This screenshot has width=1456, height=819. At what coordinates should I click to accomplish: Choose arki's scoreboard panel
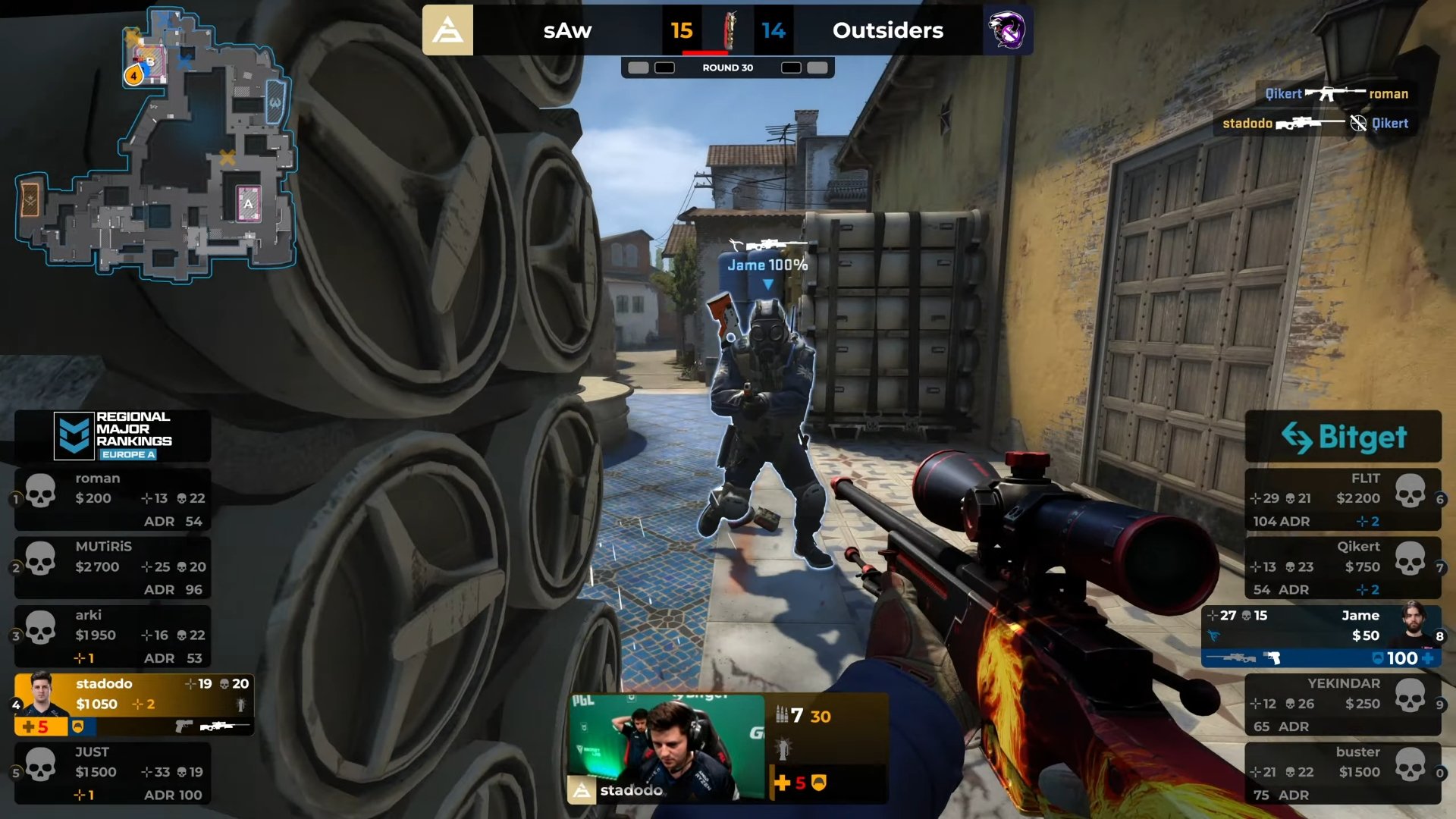[x=112, y=635]
